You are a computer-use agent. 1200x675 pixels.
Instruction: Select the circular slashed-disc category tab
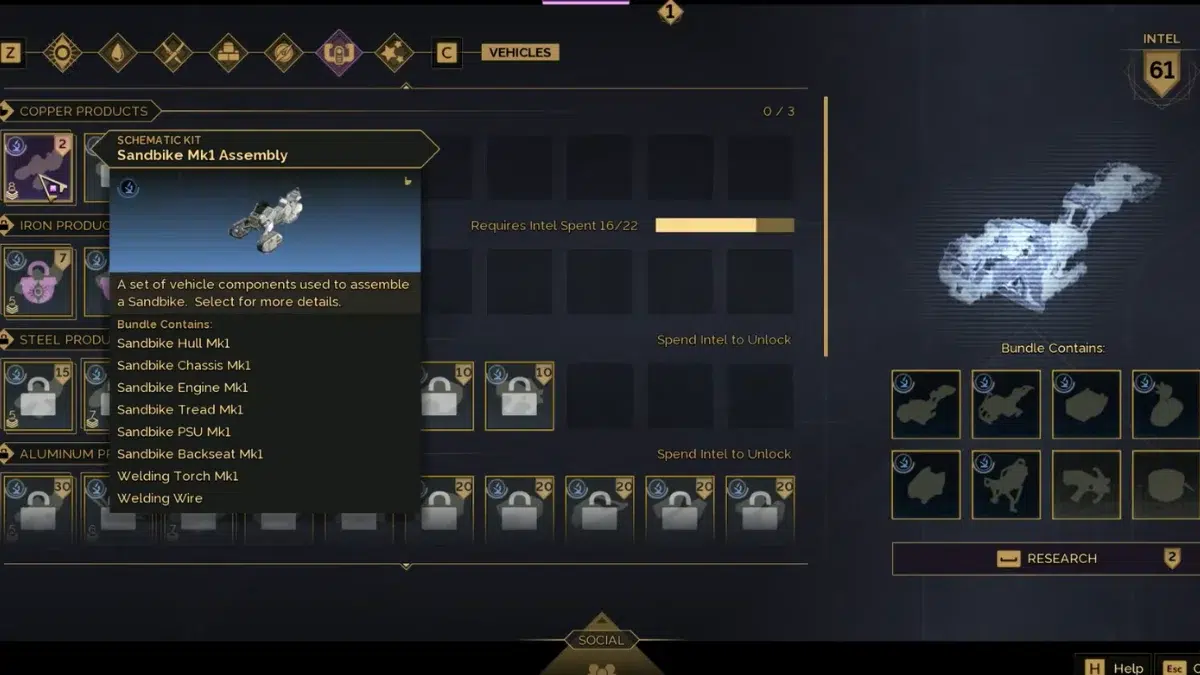click(284, 53)
